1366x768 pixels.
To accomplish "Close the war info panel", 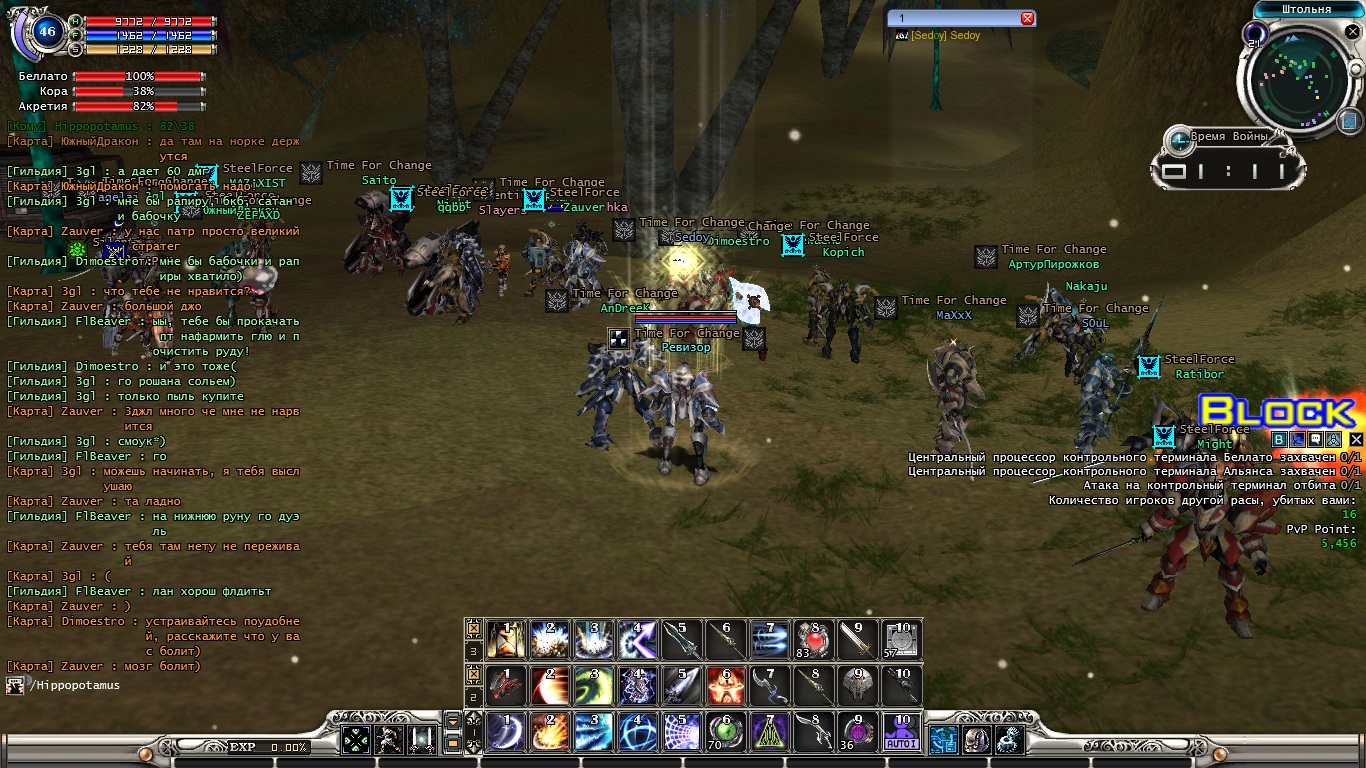I will click(x=1356, y=439).
